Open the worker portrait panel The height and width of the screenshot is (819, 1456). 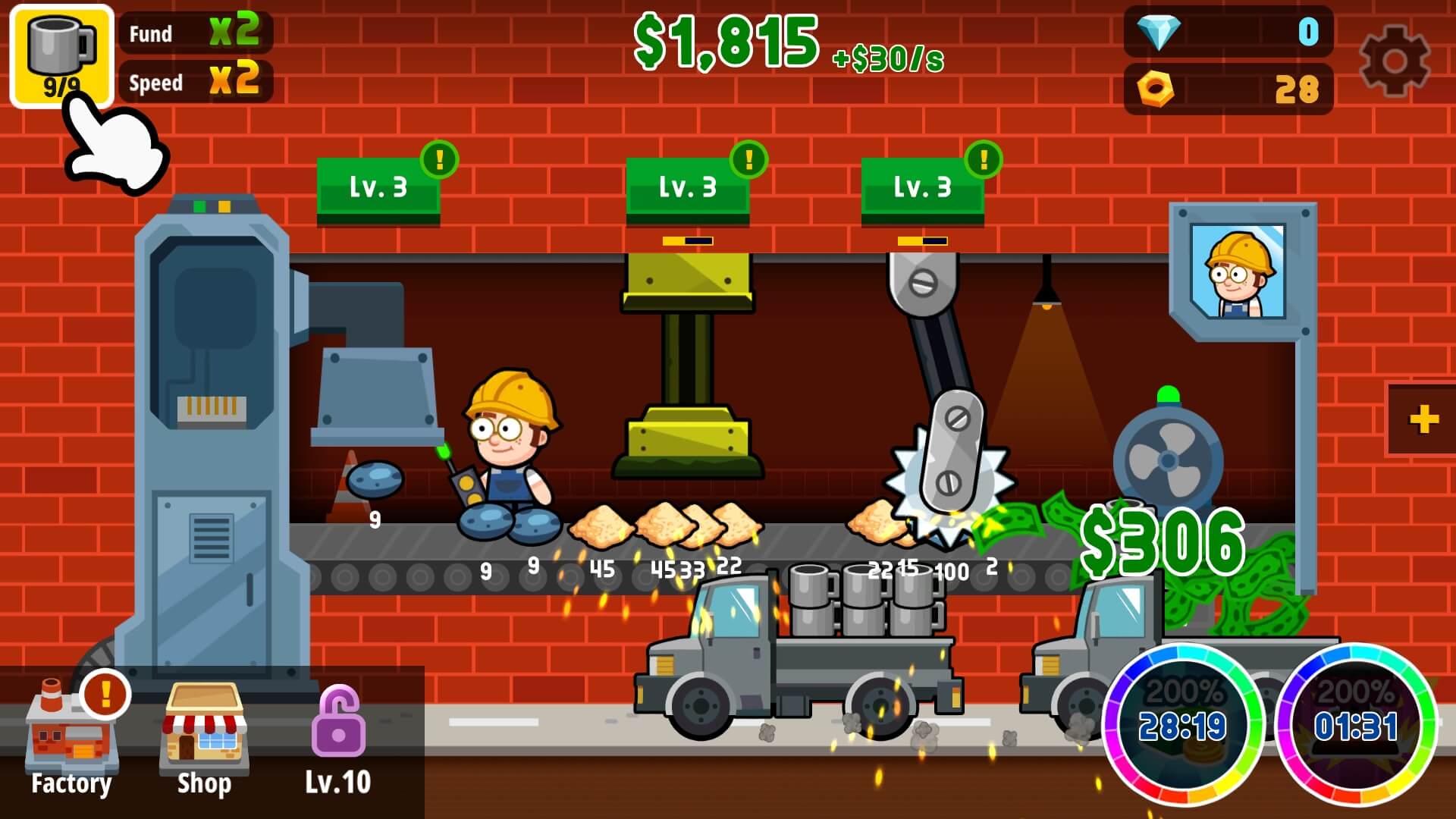[x=1238, y=271]
